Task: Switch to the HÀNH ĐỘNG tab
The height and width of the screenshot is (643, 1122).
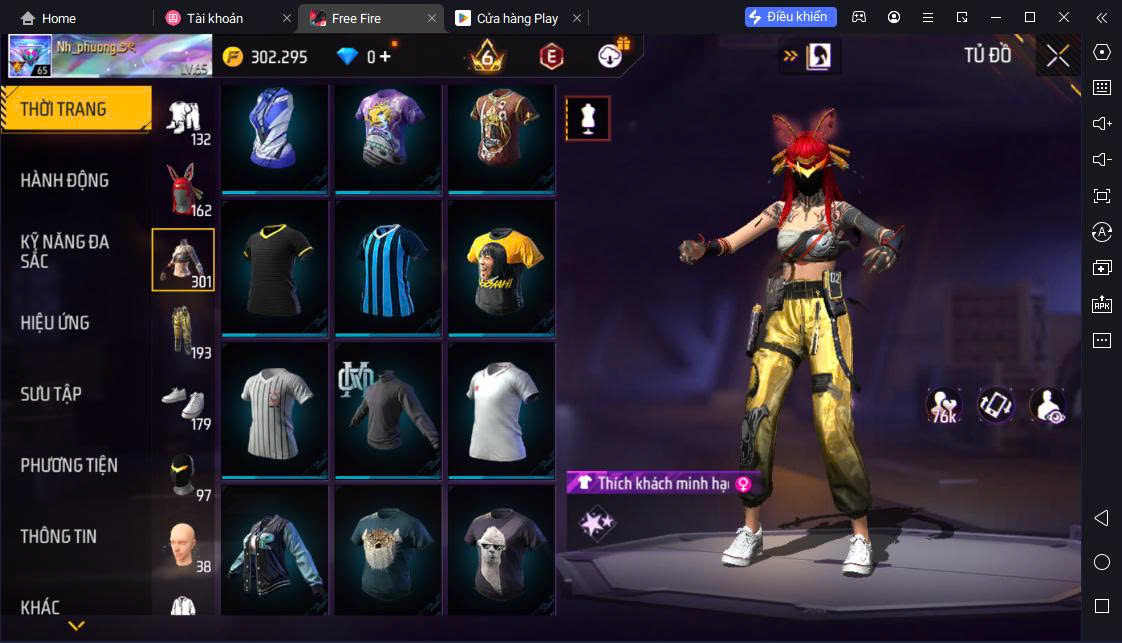Action: tap(65, 181)
